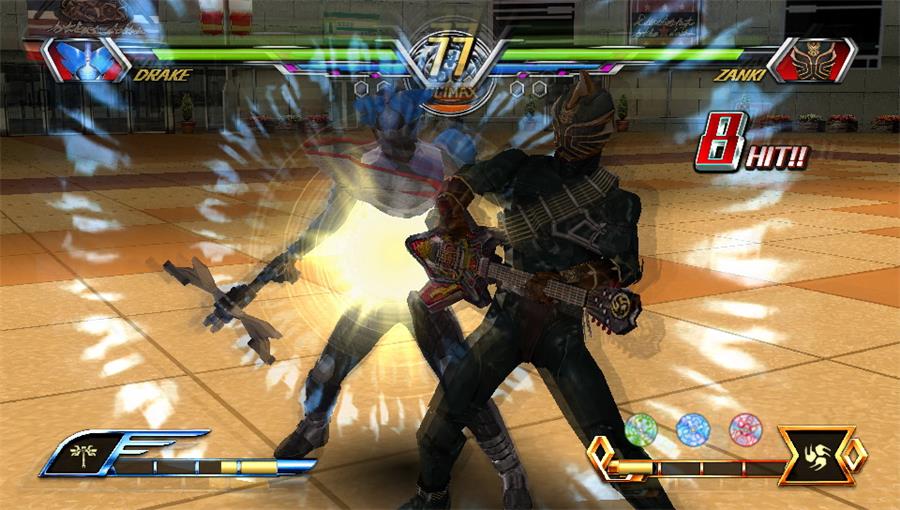Click Drake's character portrait icon
Viewport: 900px width, 510px height.
pyautogui.click(x=79, y=58)
